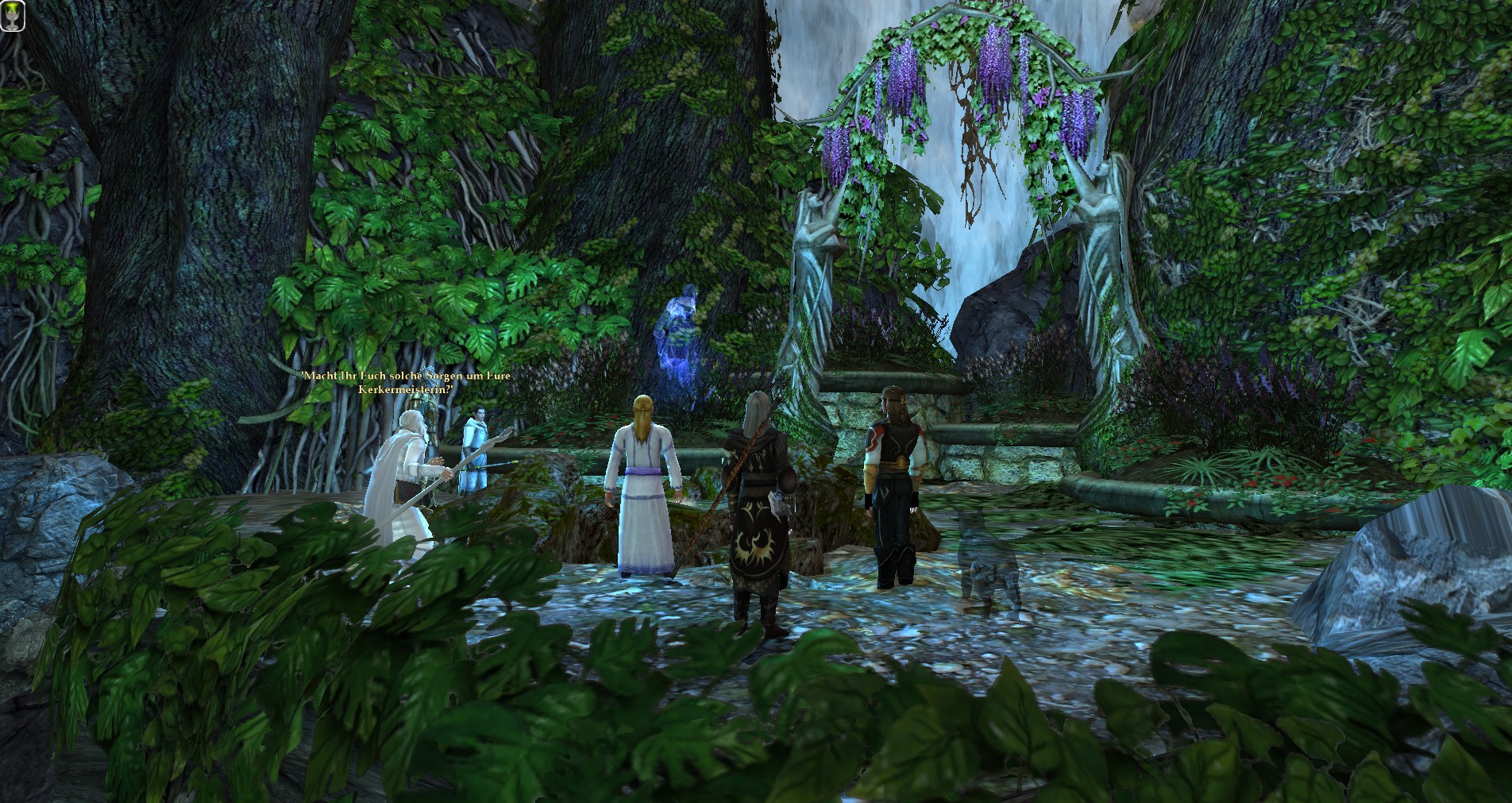Click the green goblet icon

tap(13, 16)
